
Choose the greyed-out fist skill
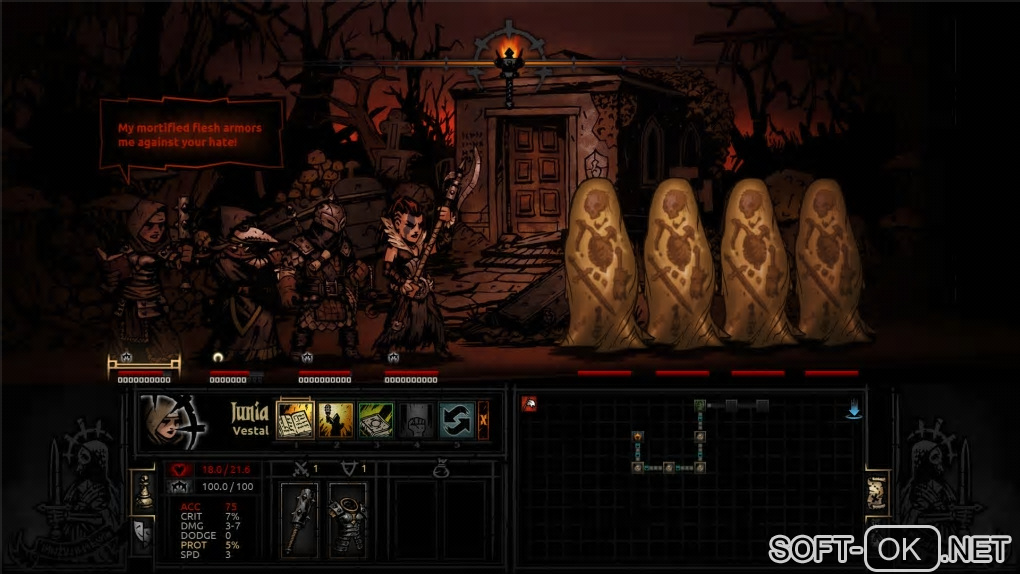416,419
